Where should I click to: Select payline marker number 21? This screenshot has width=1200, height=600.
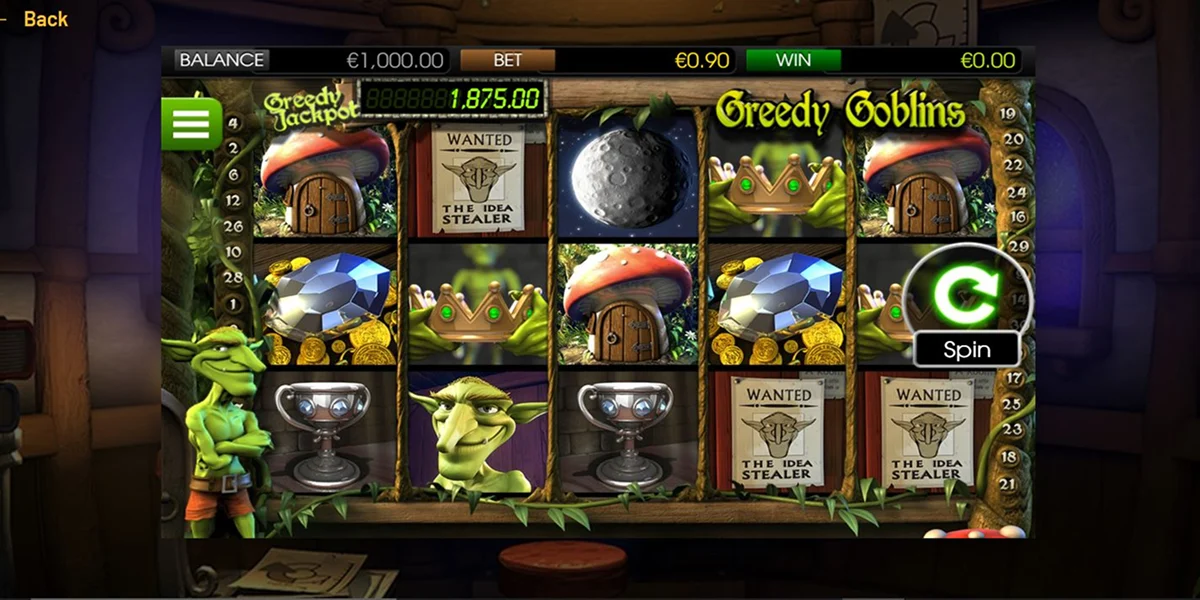tap(1009, 484)
